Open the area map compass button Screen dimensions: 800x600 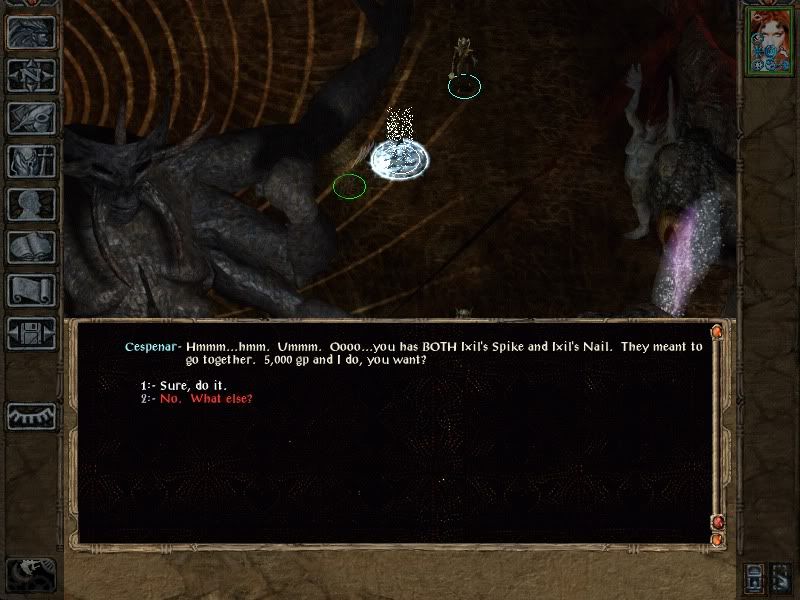(32, 76)
